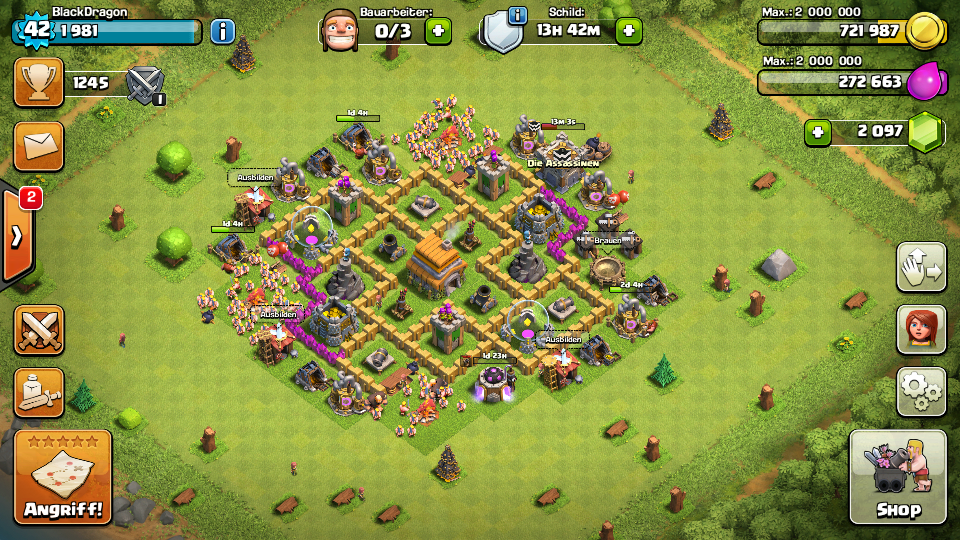Buy more shield time with plus
960x540 pixels.
pyautogui.click(x=628, y=31)
